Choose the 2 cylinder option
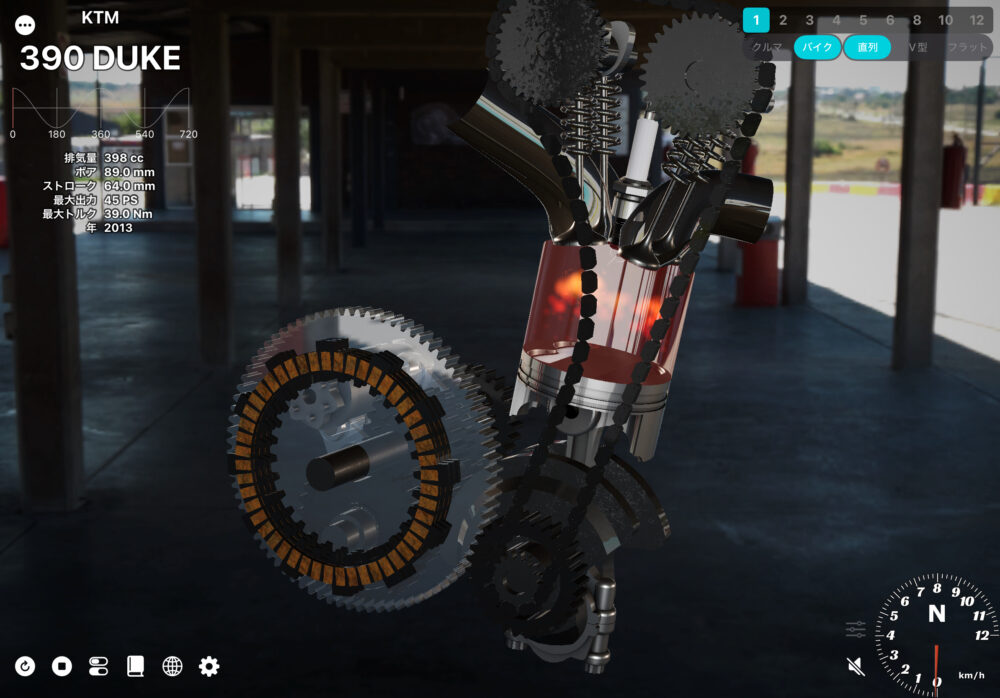1000x698 pixels. (783, 19)
